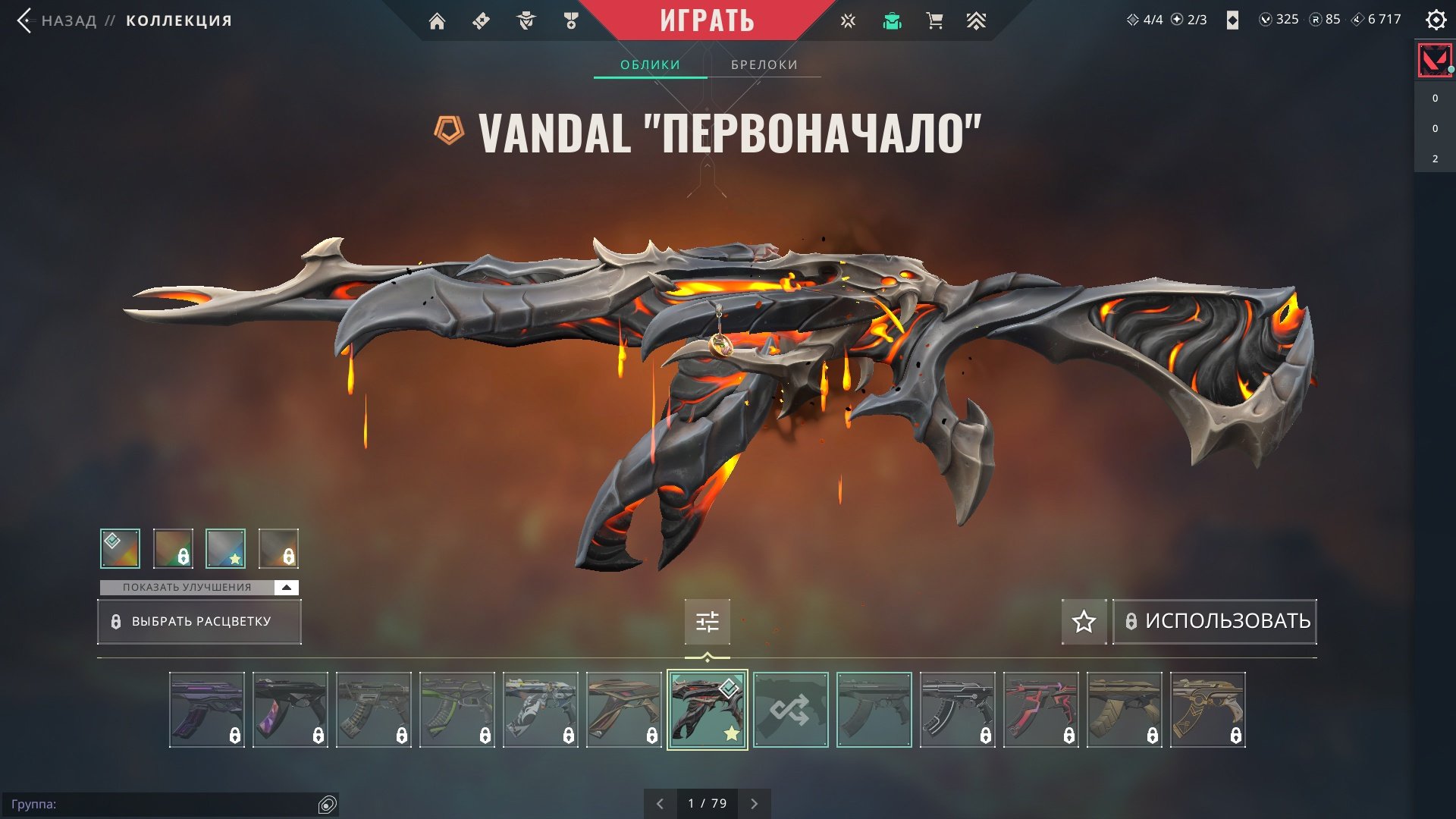Image resolution: width=1456 pixels, height=819 pixels.
Task: Select the ОБЛИКИ tab
Action: (x=650, y=65)
